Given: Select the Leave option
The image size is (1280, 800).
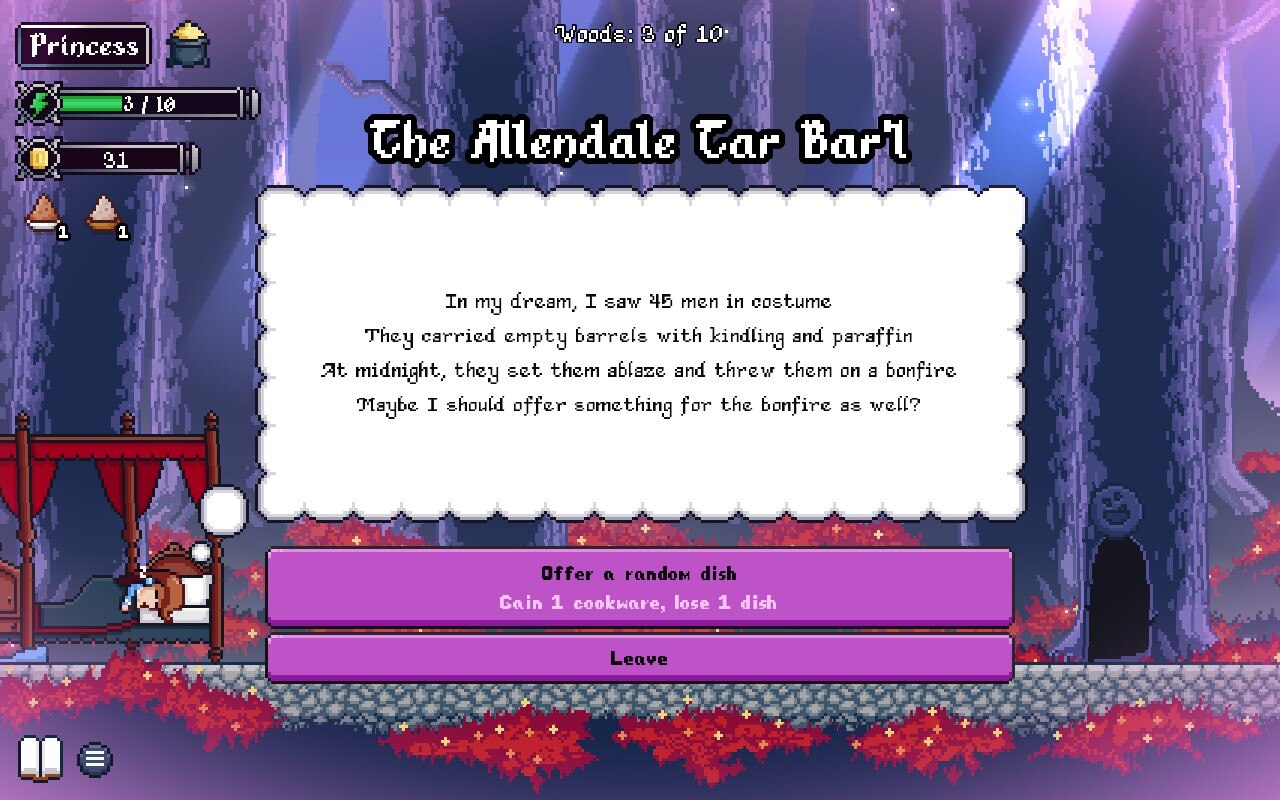Looking at the screenshot, I should (x=639, y=659).
